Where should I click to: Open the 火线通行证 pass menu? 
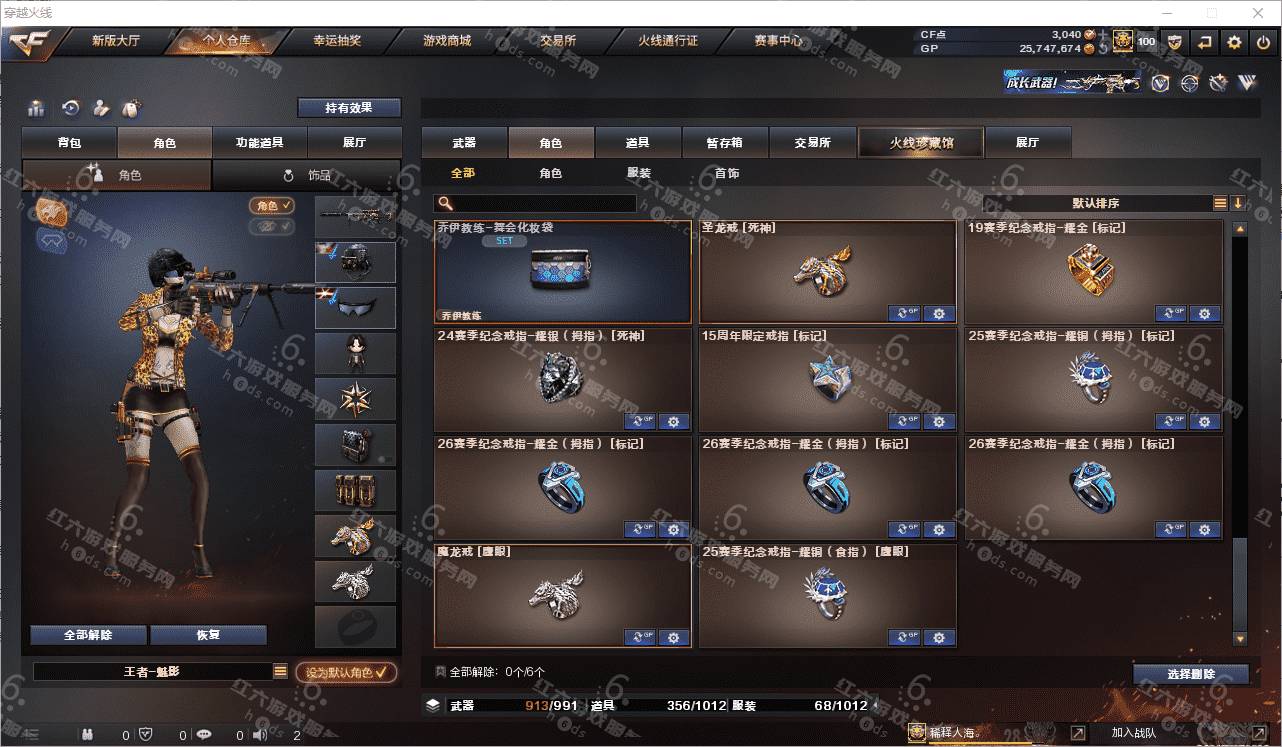click(x=667, y=41)
